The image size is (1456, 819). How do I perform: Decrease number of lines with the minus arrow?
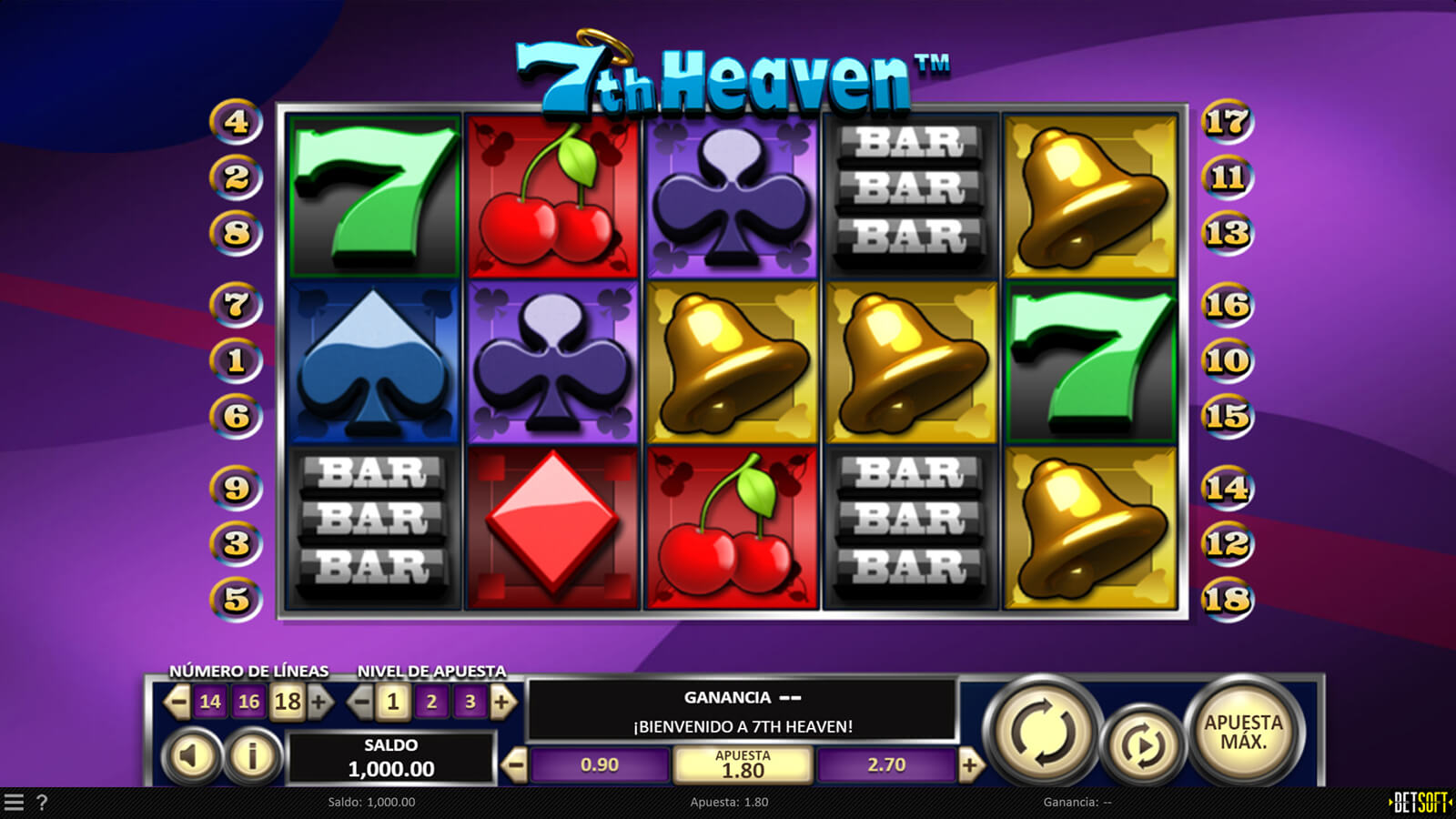point(177,702)
